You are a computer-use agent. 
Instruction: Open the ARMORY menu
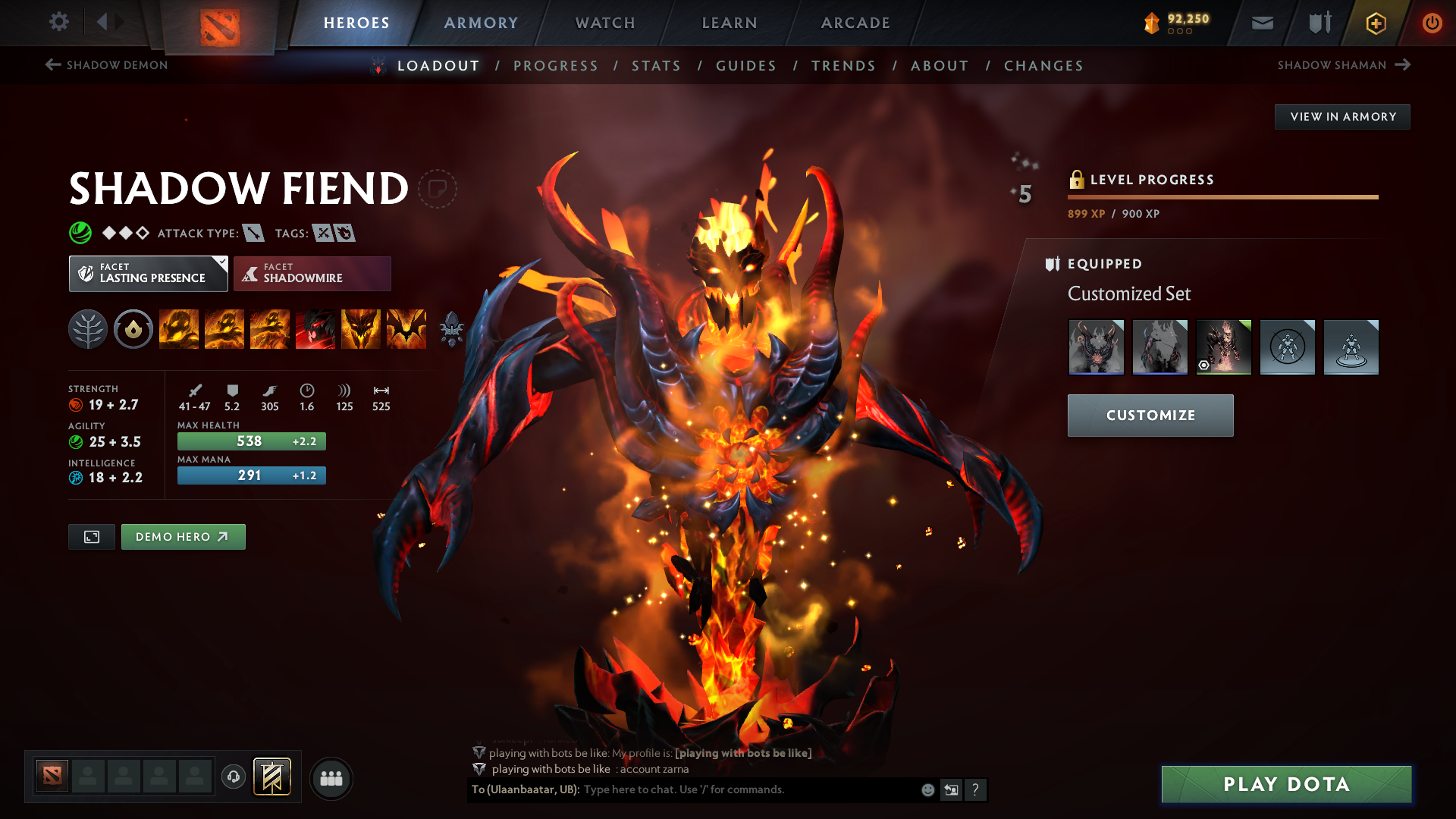pyautogui.click(x=480, y=23)
